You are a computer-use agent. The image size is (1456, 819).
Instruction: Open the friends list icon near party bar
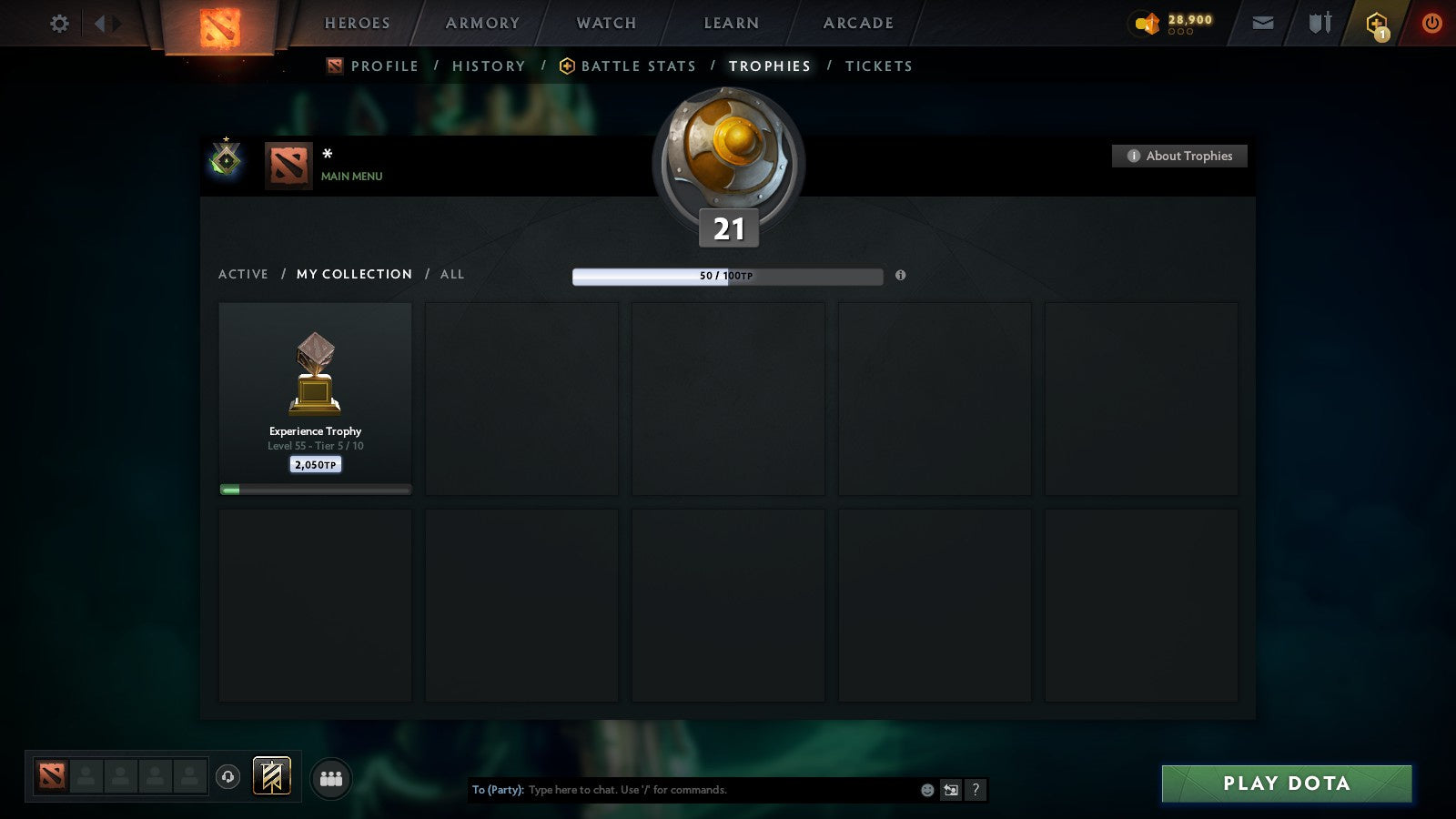tap(331, 778)
